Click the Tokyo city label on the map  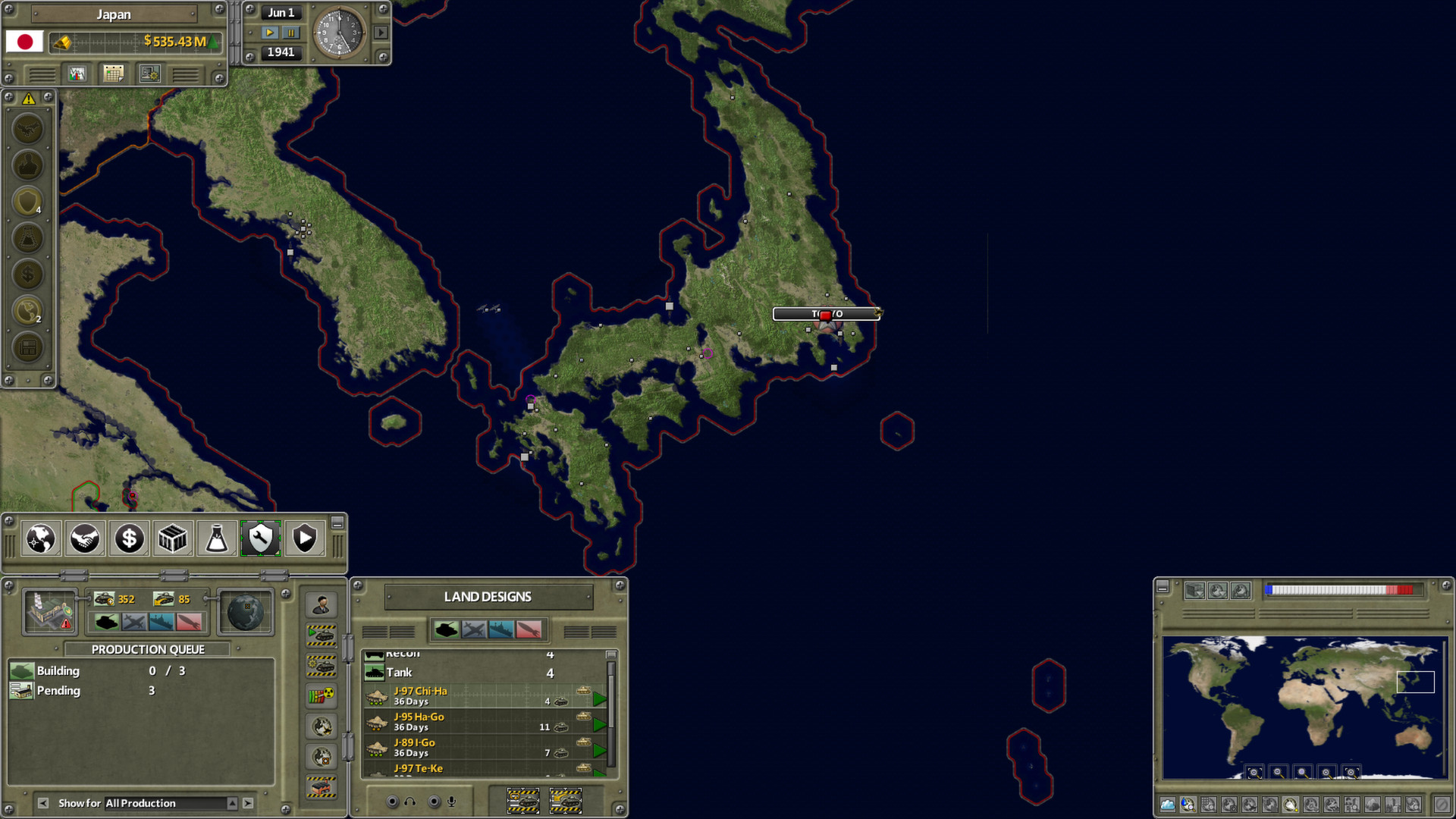click(x=827, y=313)
